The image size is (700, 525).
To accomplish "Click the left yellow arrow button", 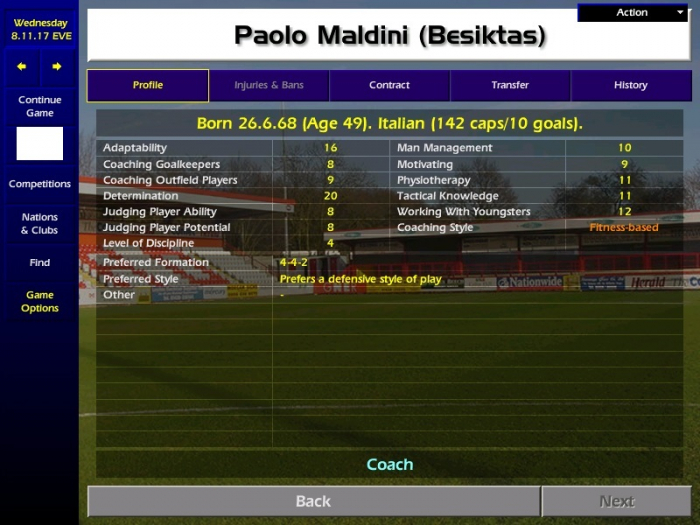I will [x=22, y=67].
